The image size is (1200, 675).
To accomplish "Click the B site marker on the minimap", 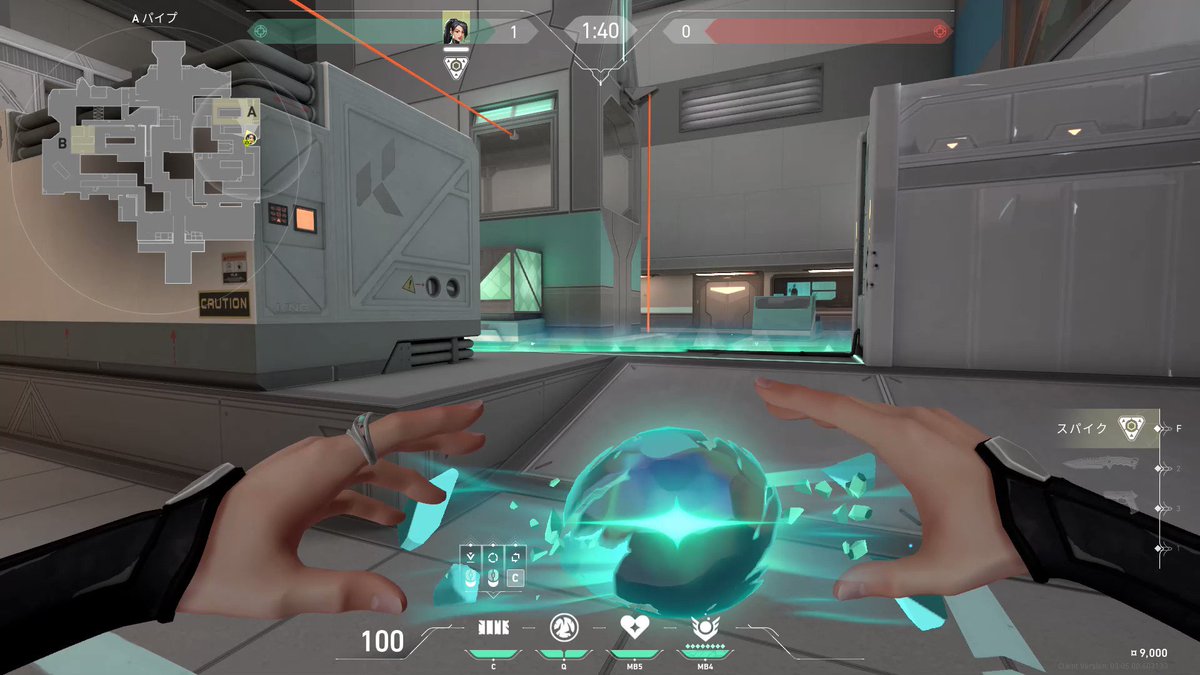I will point(62,142).
